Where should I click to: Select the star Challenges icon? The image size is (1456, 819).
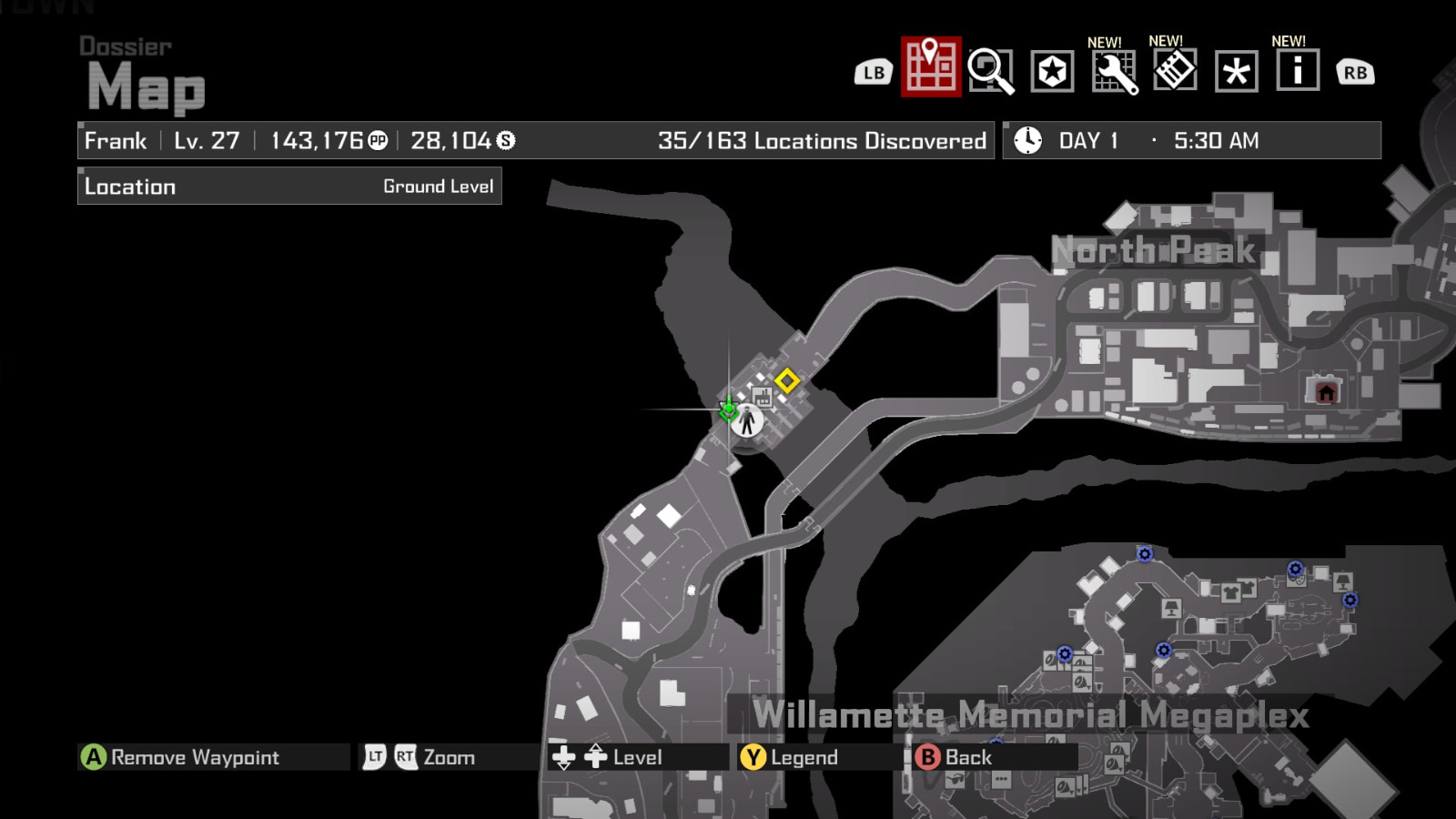[1053, 71]
